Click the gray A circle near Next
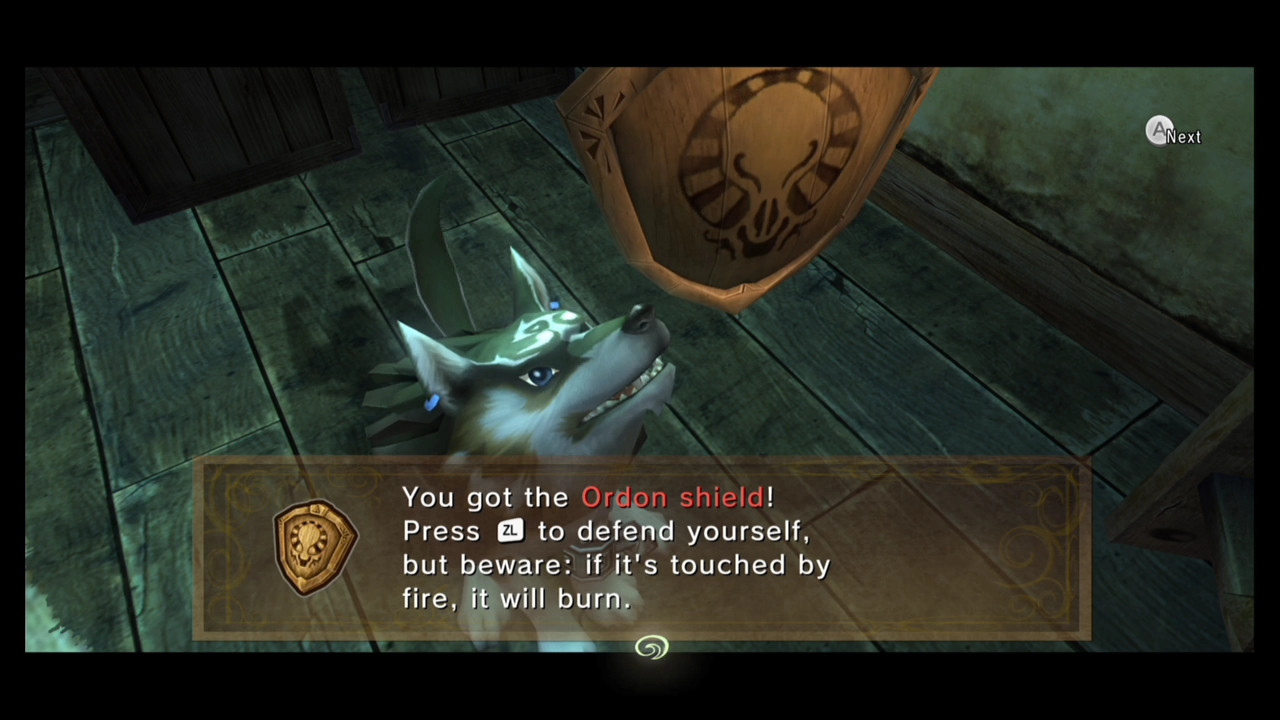Screen dimensions: 1280x720 1159,130
